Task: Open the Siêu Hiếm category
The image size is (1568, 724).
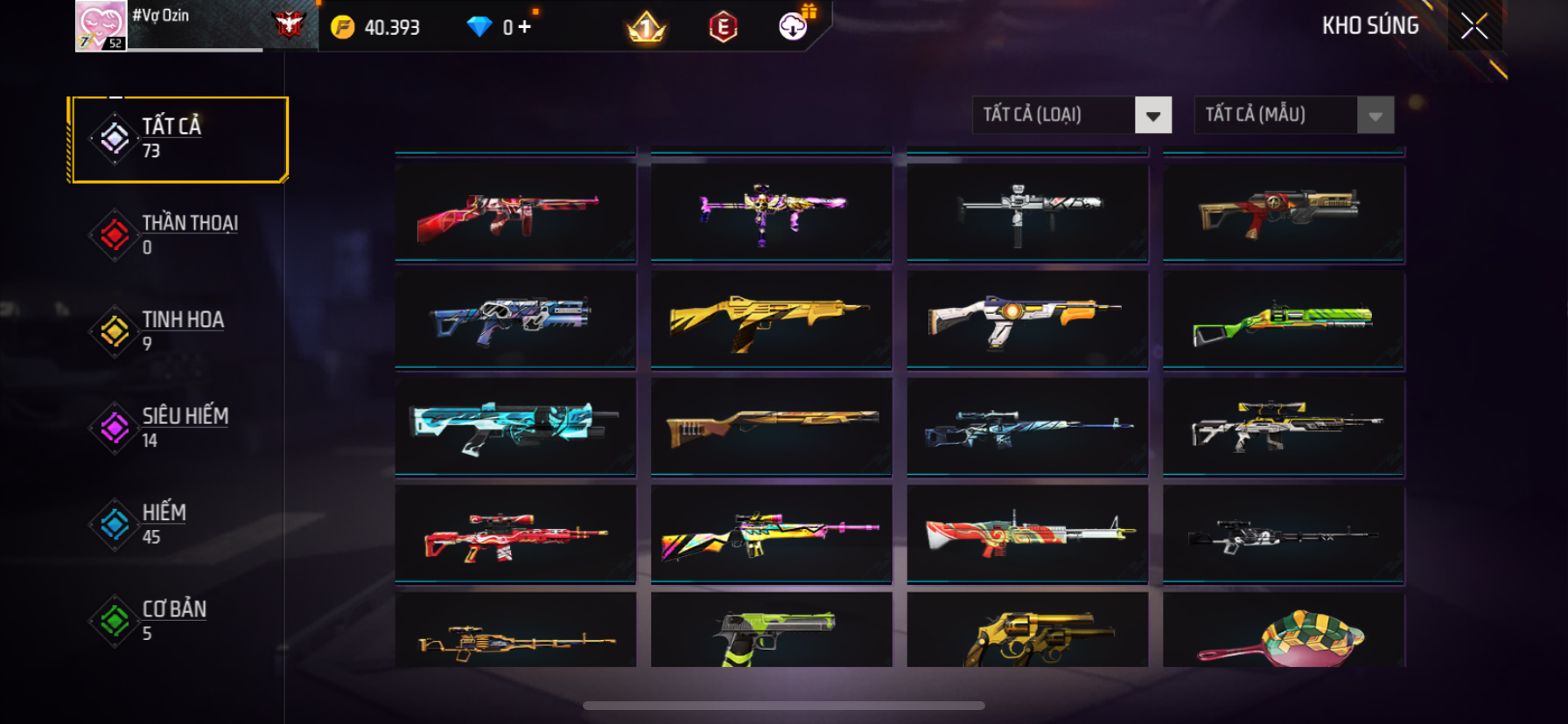Action: (x=178, y=428)
